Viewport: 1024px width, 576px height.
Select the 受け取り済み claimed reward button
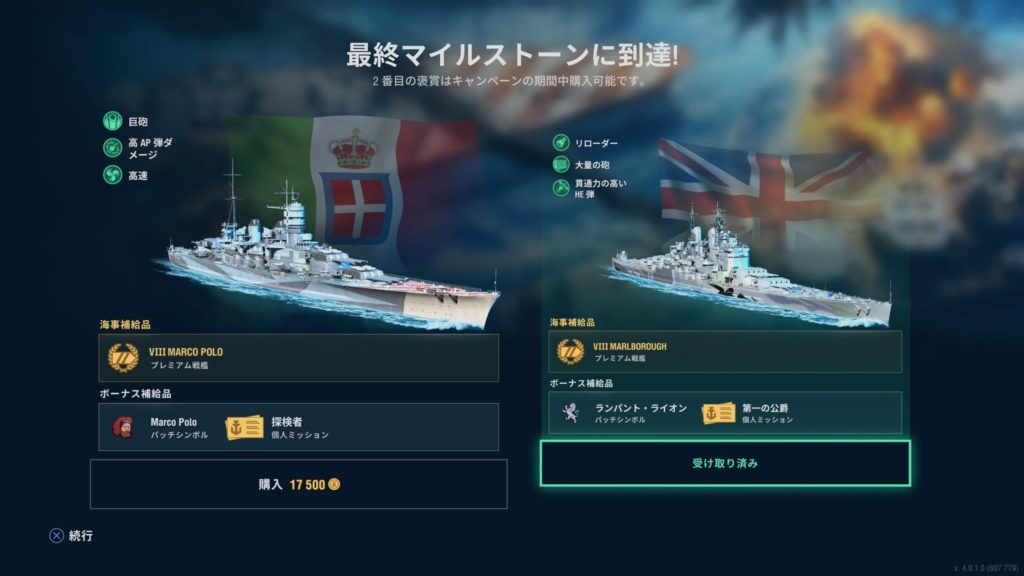pos(725,464)
